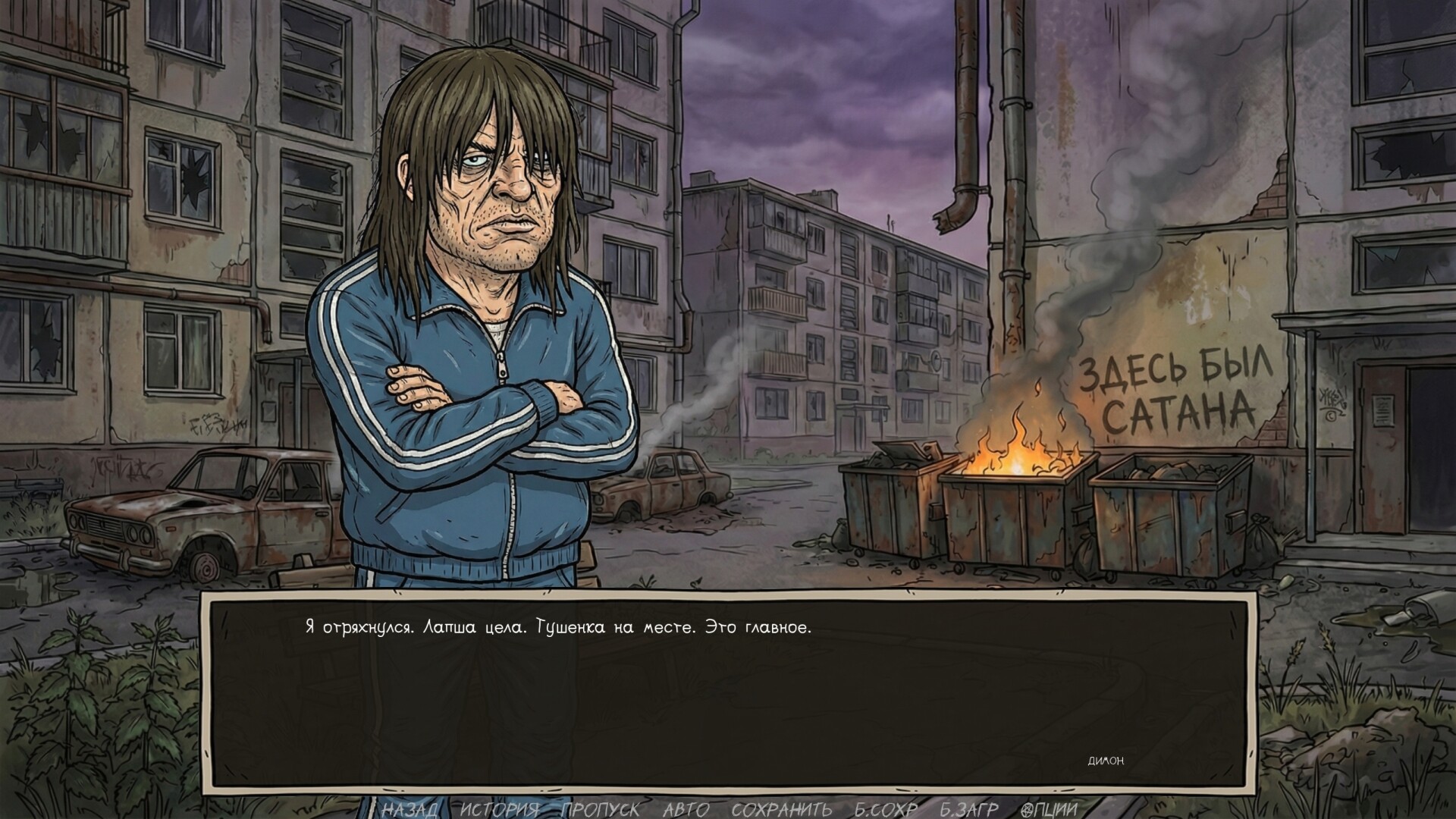1456x819 pixels.
Task: Open the ОПЦИИ settings
Action: click(1049, 809)
